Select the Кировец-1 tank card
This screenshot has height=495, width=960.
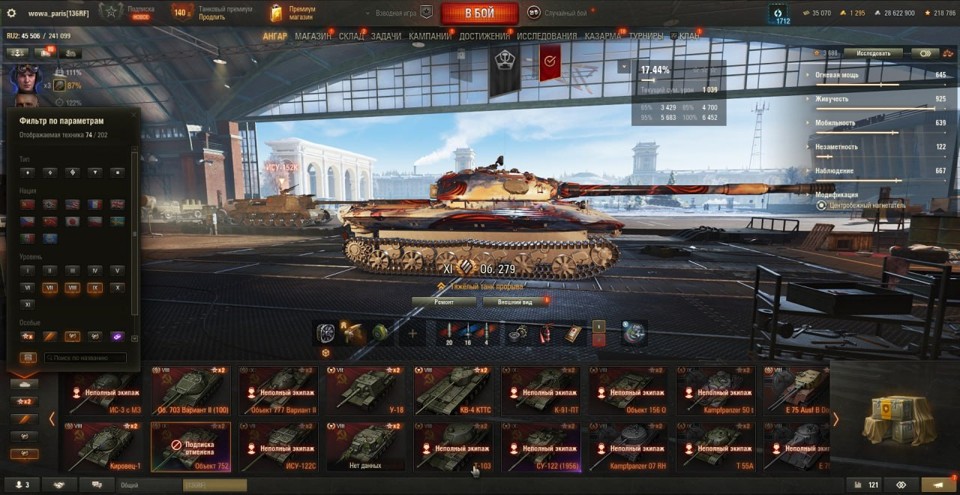click(104, 445)
